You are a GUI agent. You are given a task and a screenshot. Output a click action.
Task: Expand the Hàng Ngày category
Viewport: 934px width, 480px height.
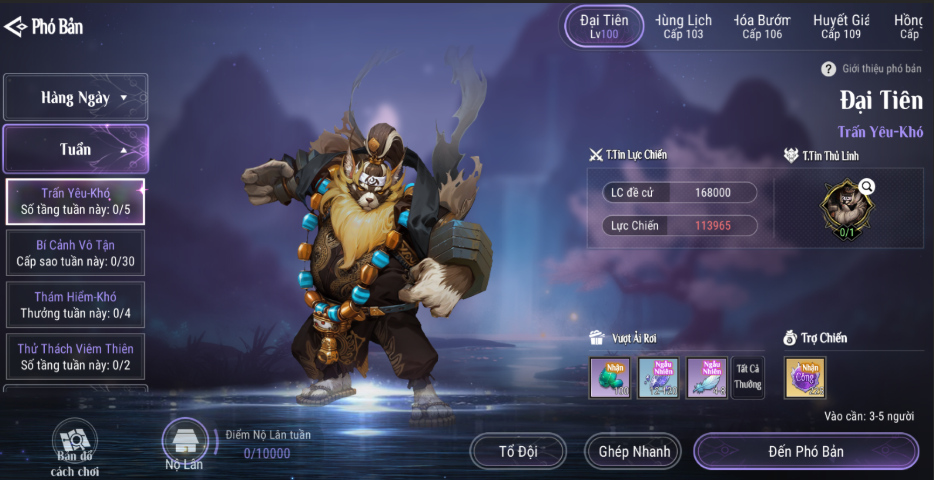(x=76, y=98)
